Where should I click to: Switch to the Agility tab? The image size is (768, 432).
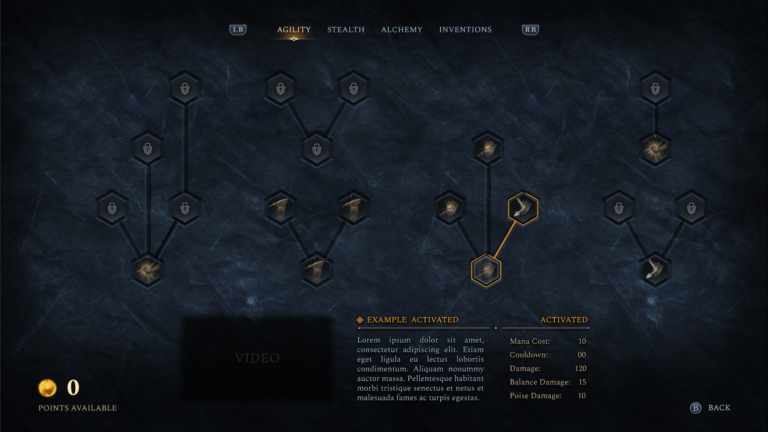coord(294,30)
